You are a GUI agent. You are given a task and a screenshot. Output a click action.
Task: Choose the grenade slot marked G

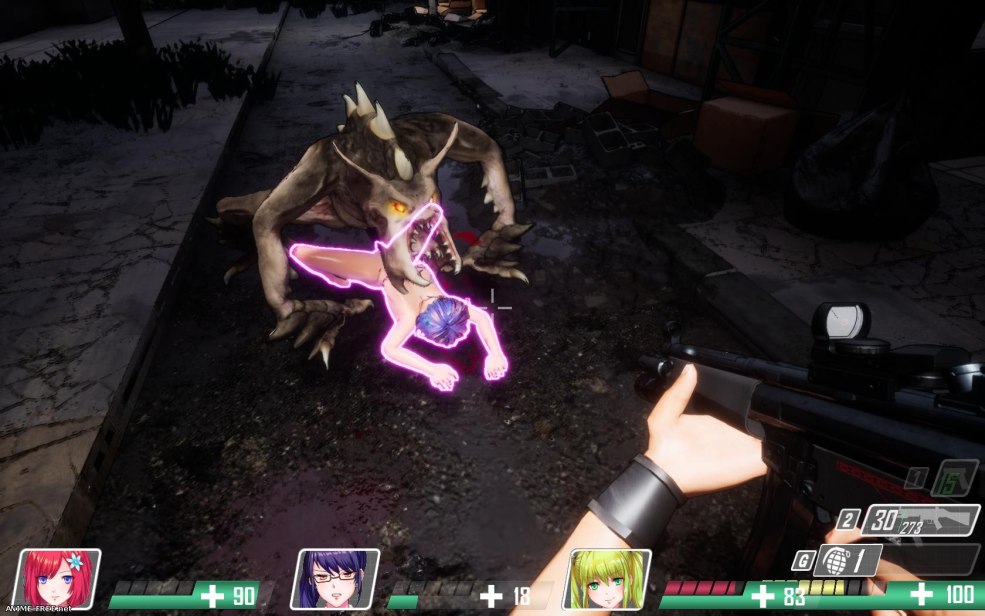pos(846,559)
